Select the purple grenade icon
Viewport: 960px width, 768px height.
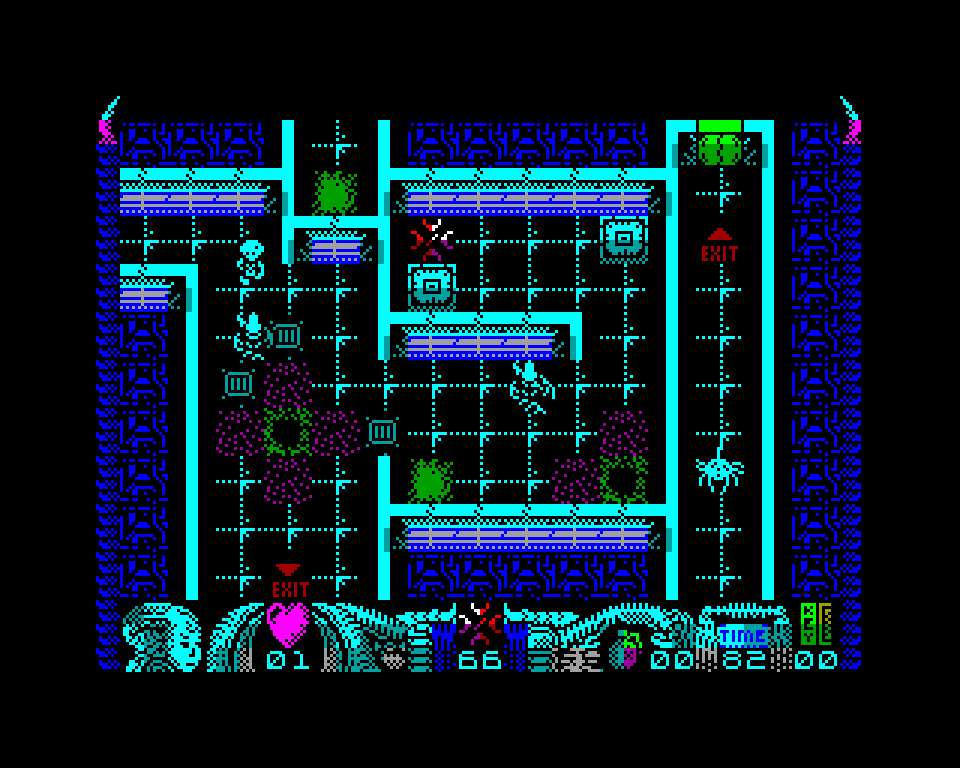click(628, 650)
